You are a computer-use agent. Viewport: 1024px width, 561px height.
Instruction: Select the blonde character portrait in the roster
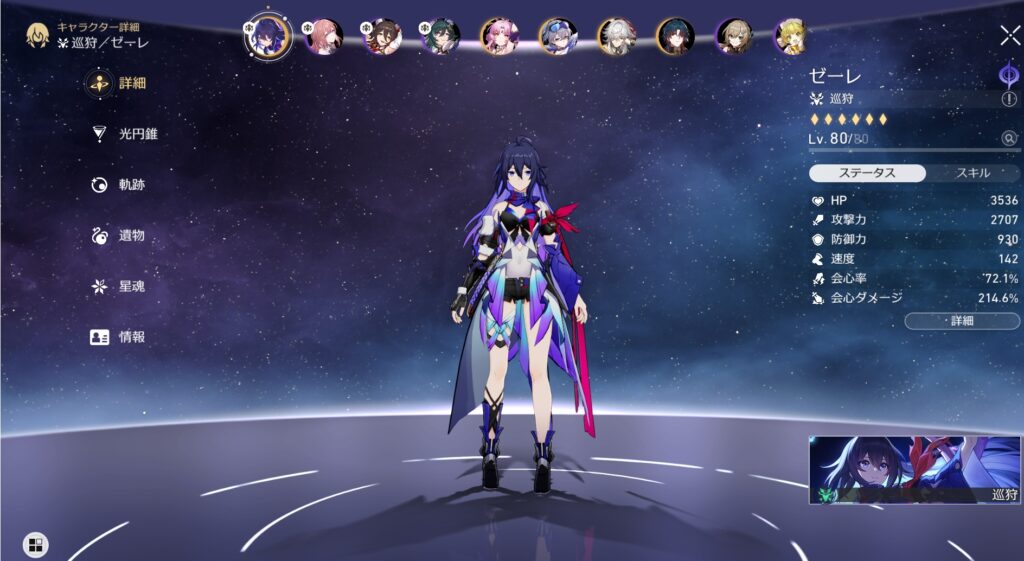pos(791,37)
